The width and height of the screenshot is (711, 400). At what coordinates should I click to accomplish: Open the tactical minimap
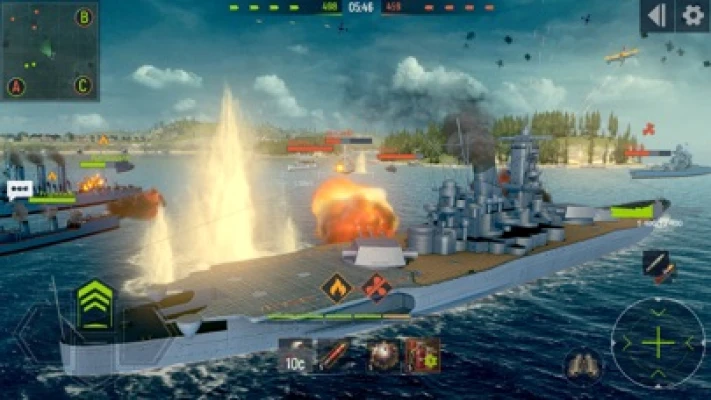coord(50,50)
